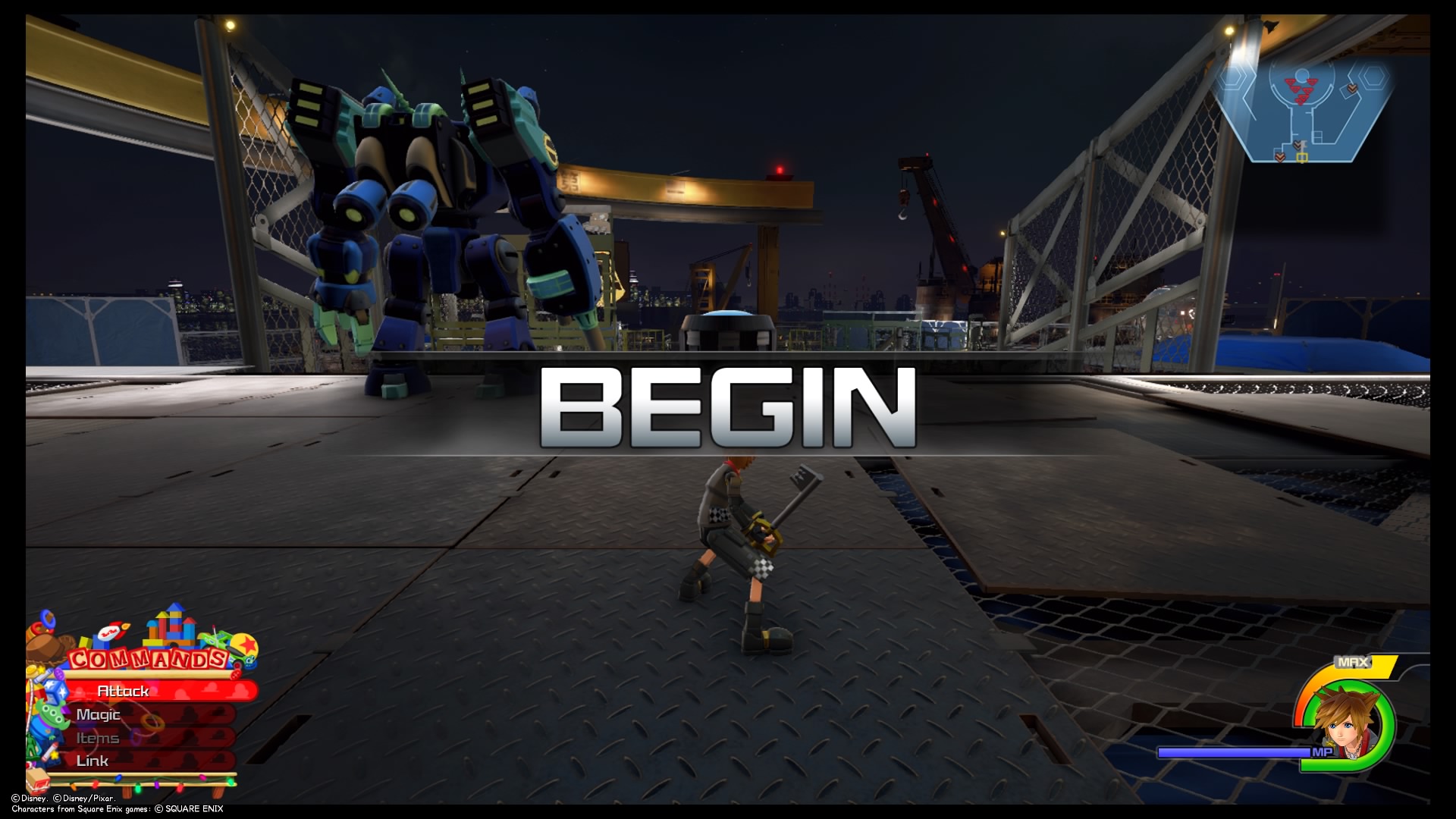Click the yellow star icon beside the alien toy

(x=55, y=755)
